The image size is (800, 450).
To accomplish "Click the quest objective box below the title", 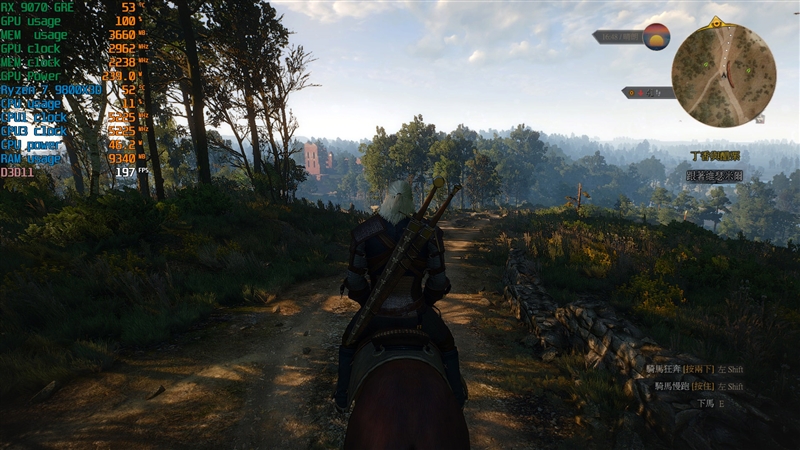I will pyautogui.click(x=715, y=175).
